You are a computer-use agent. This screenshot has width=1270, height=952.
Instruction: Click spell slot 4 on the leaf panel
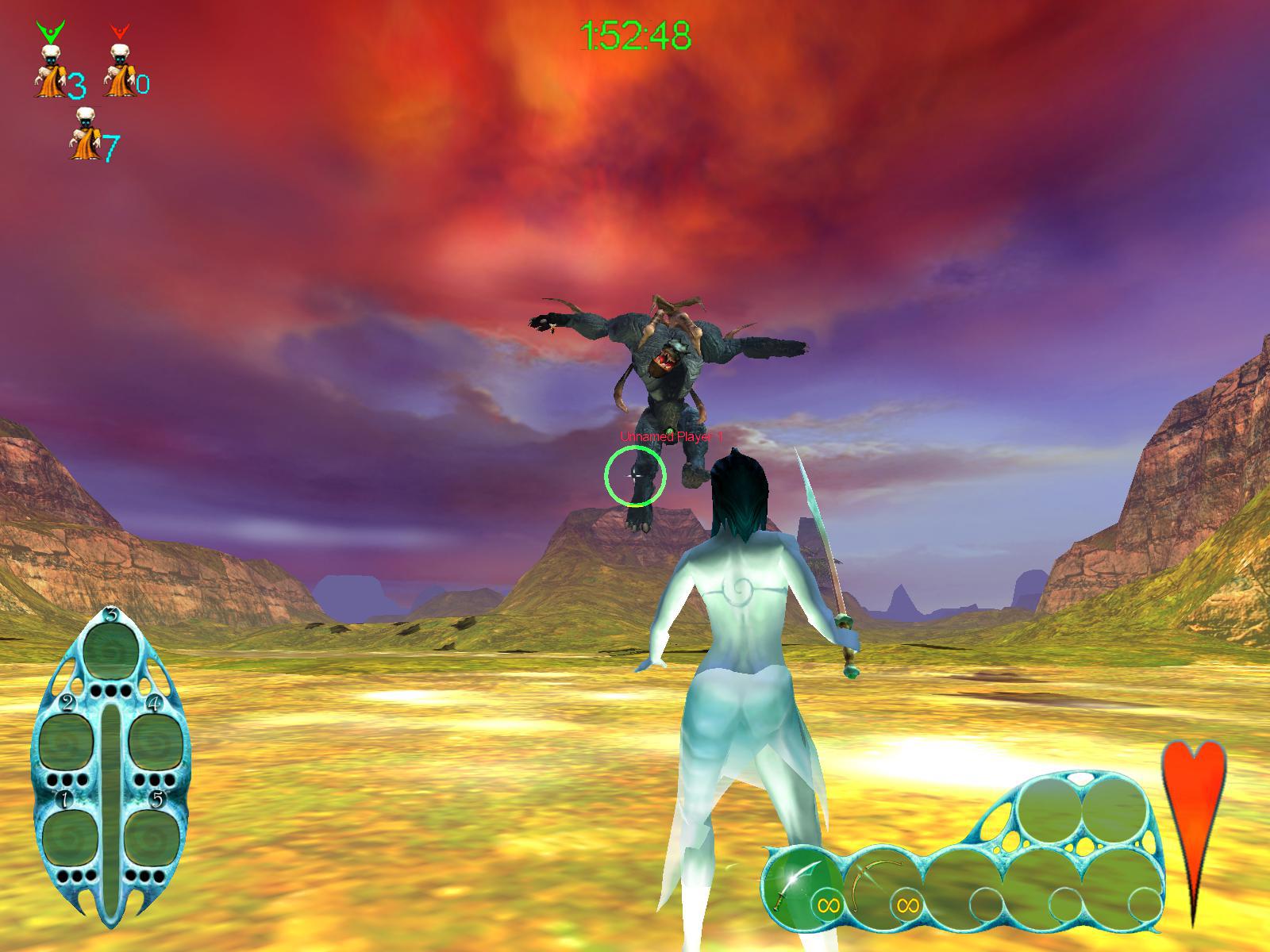pyautogui.click(x=156, y=742)
